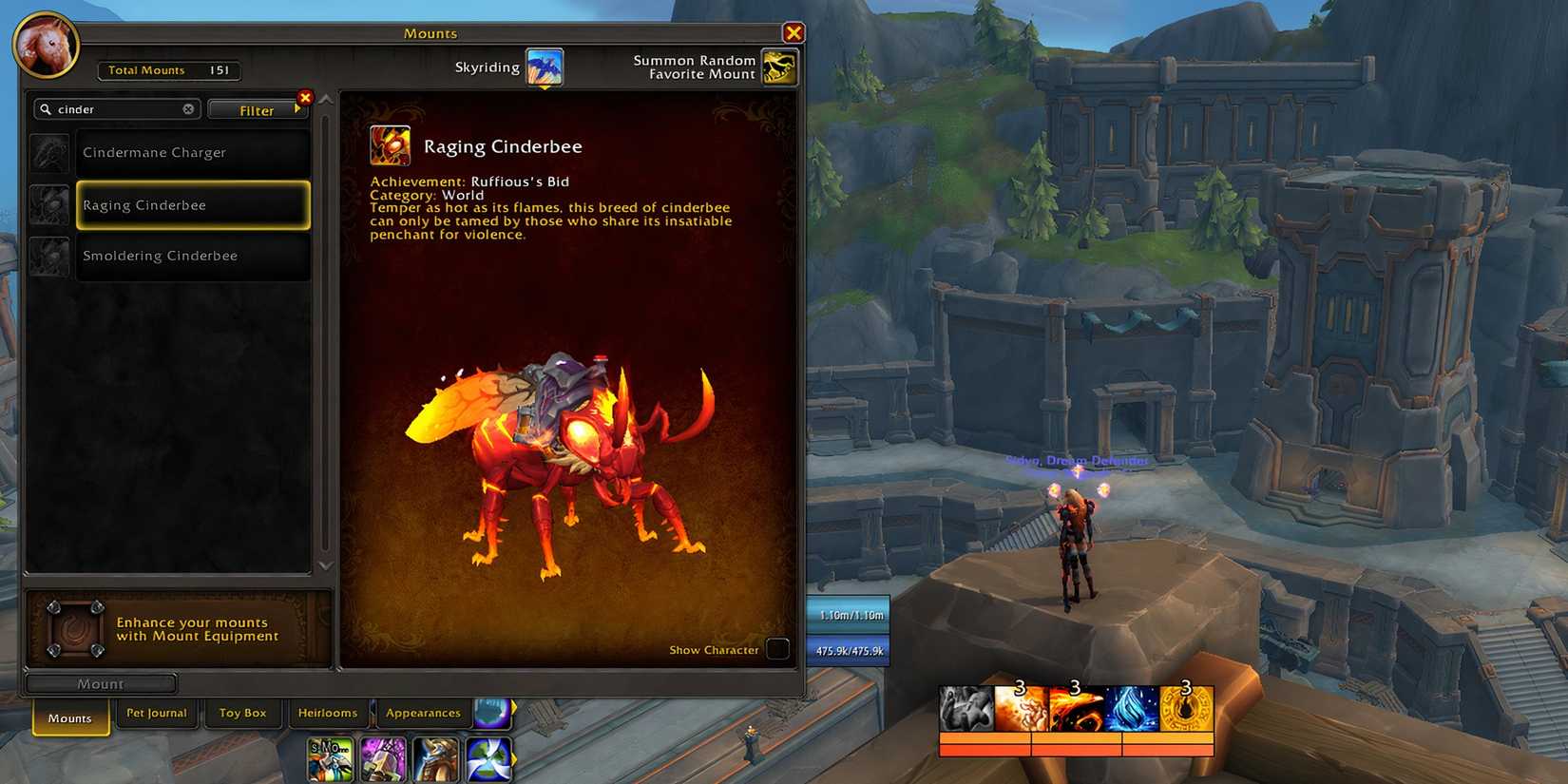Click the Summon Random Favorite Mount horse icon
This screenshot has width=1568, height=784.
coord(779,67)
